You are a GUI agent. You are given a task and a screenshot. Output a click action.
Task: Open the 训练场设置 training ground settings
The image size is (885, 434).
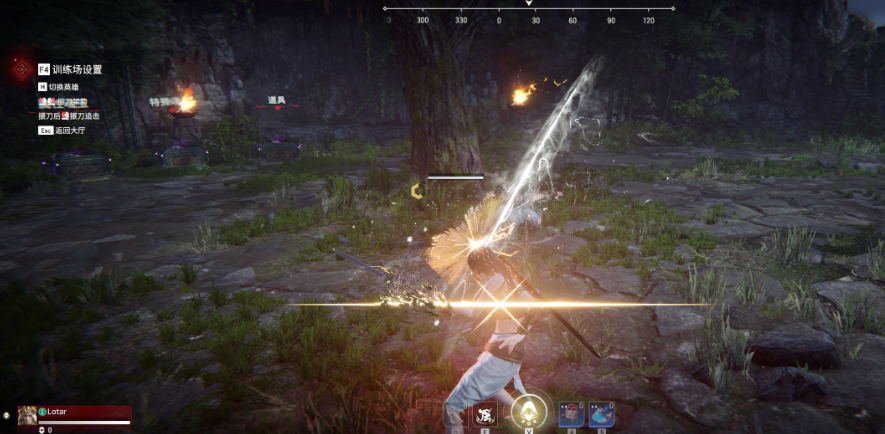tap(76, 70)
